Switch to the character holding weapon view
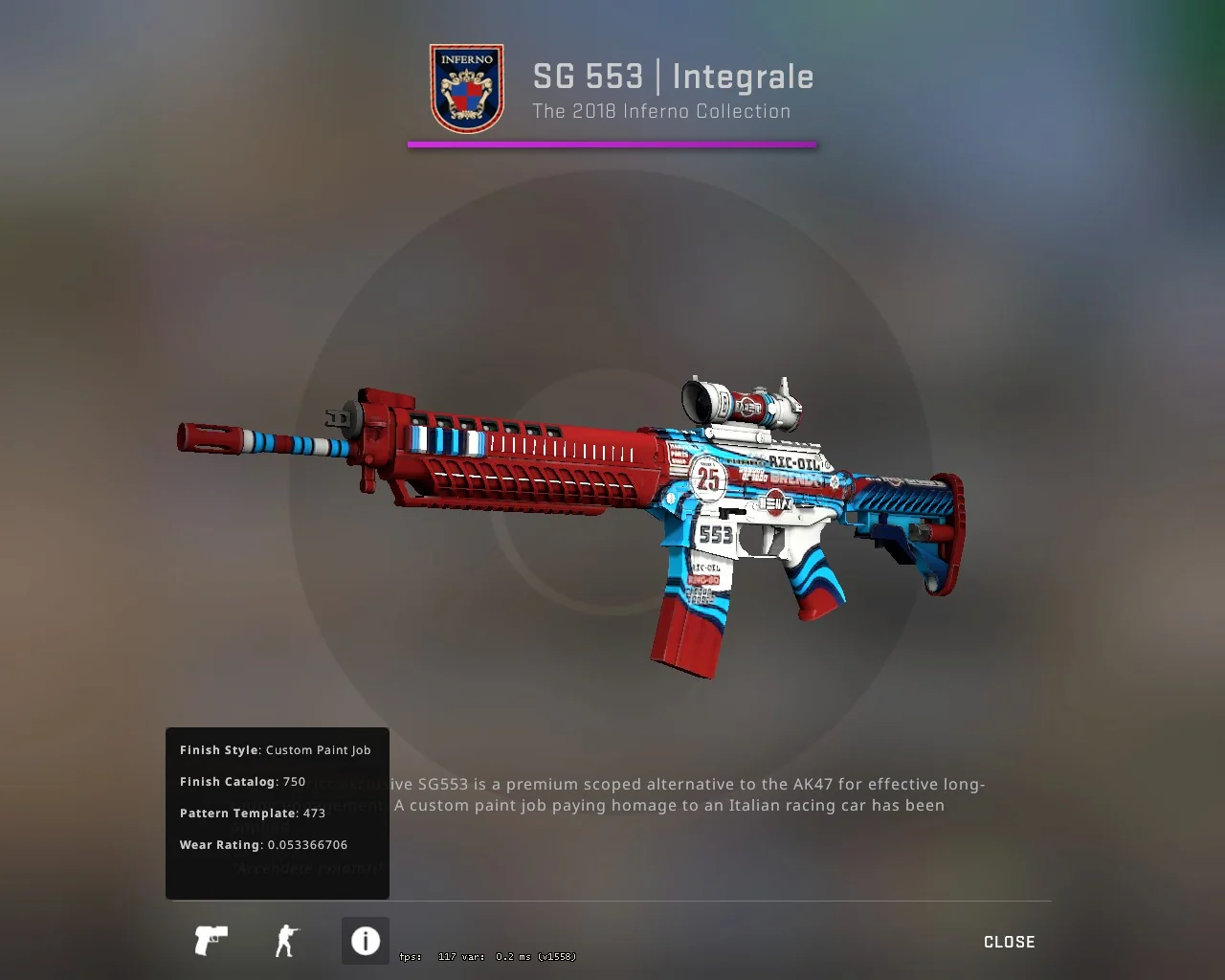The height and width of the screenshot is (980, 1225). (x=286, y=941)
